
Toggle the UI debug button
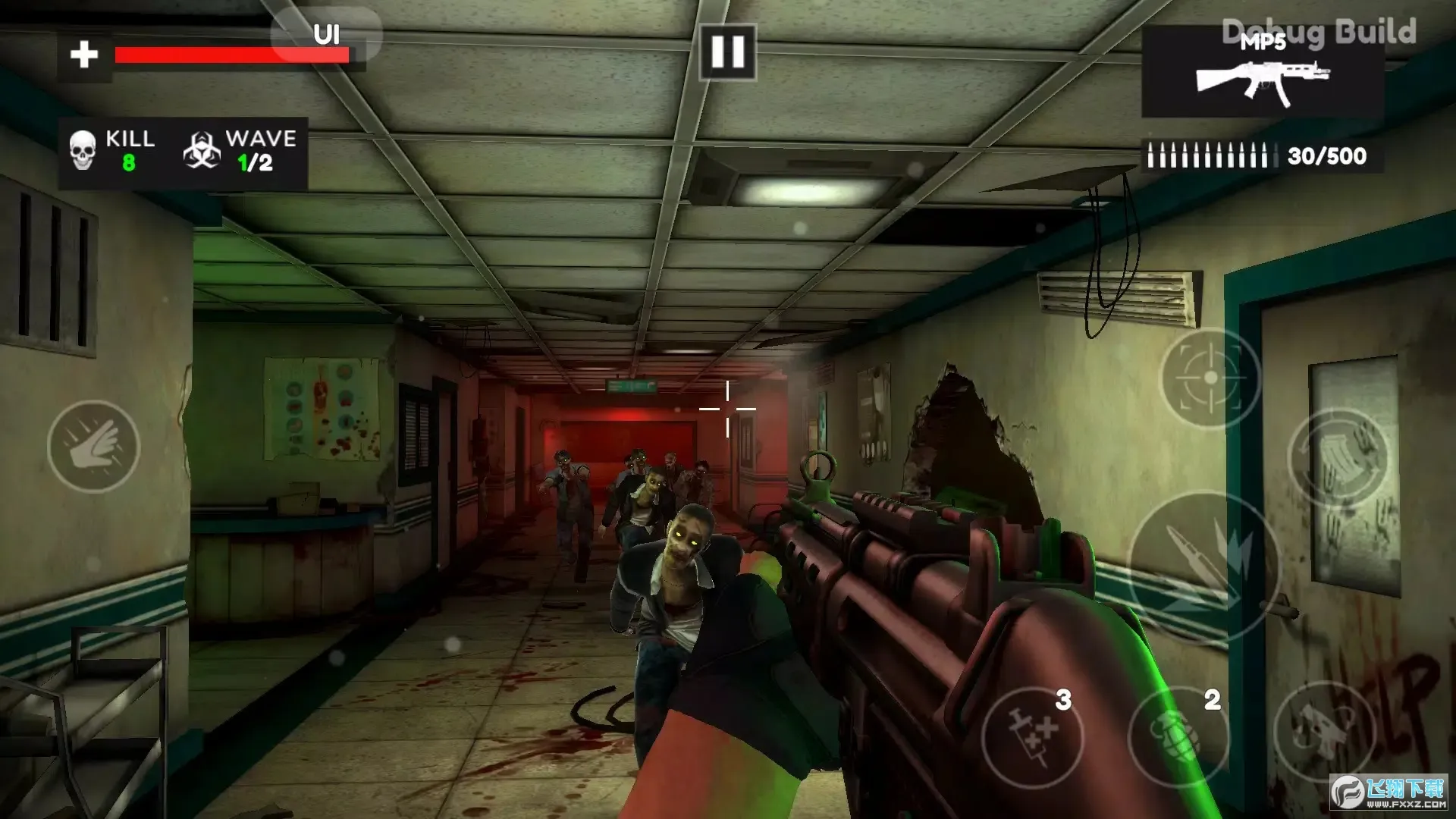[326, 35]
